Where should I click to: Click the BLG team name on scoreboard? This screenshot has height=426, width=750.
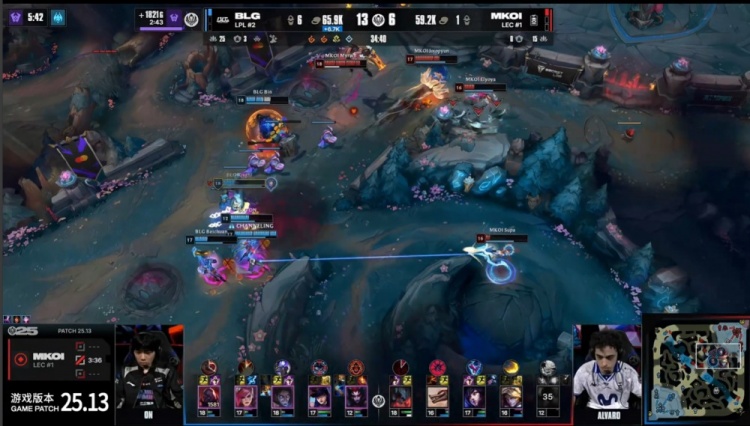248,16
